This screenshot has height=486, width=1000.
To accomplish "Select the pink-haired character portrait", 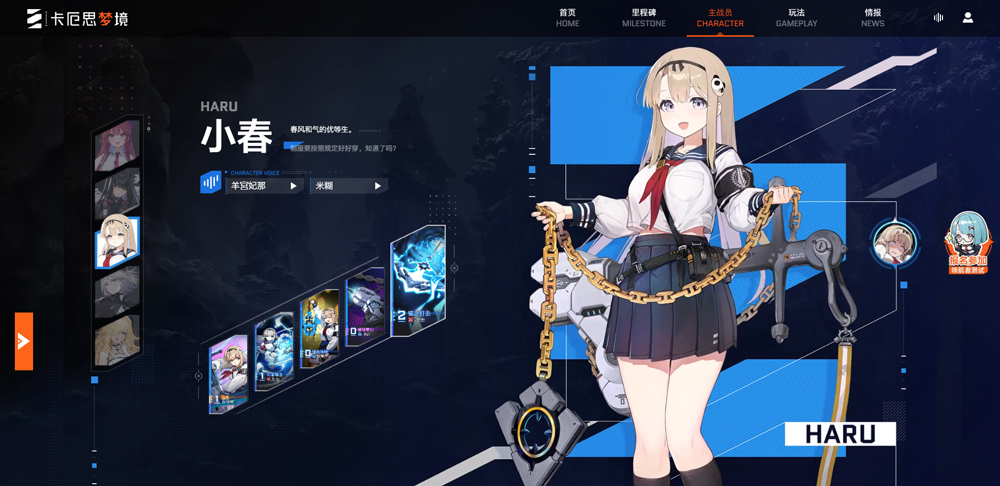I will click(x=115, y=147).
